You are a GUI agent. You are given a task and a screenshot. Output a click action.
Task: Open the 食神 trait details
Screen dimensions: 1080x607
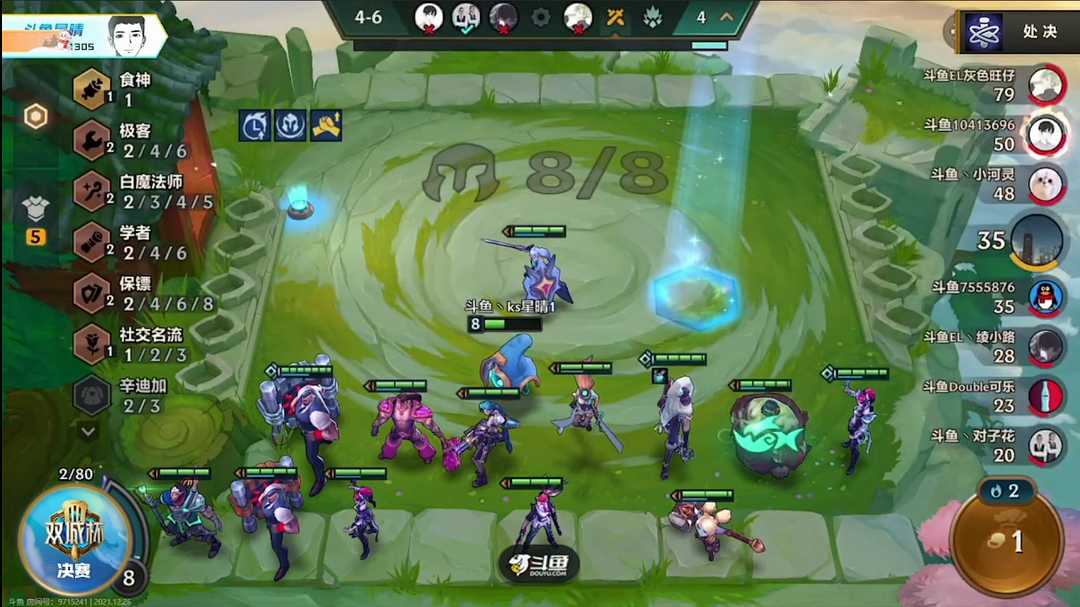(x=92, y=89)
